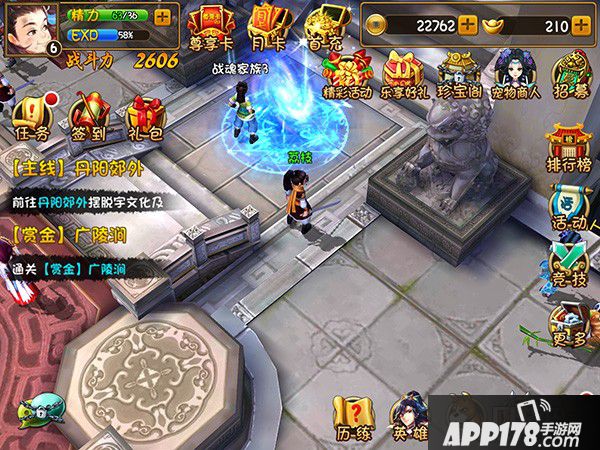The image size is (600, 450).
Task: Open the 宠物商人 pet merchant
Action: coord(516,74)
